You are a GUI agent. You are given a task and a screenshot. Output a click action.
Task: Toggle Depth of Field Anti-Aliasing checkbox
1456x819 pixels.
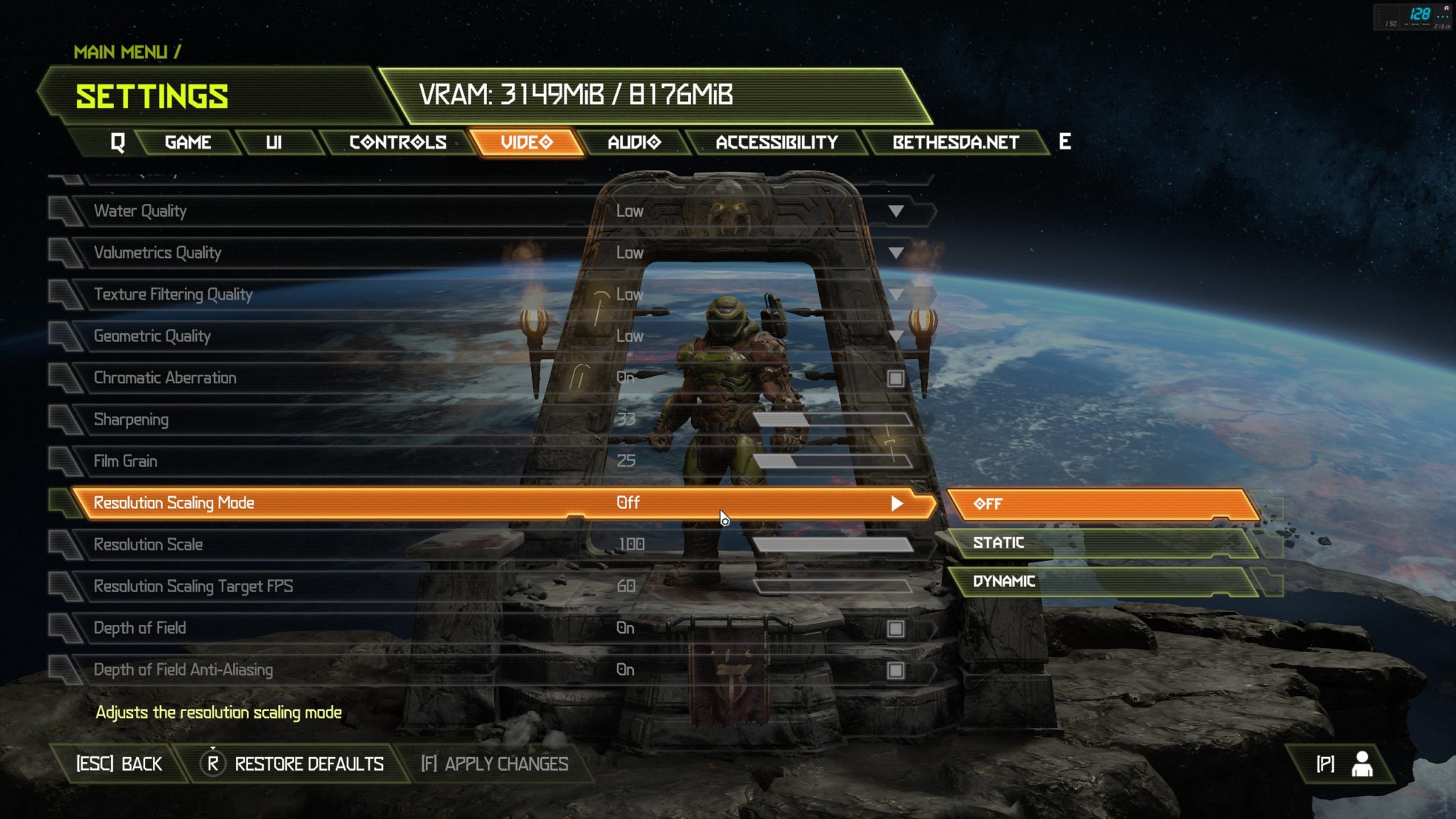[896, 670]
